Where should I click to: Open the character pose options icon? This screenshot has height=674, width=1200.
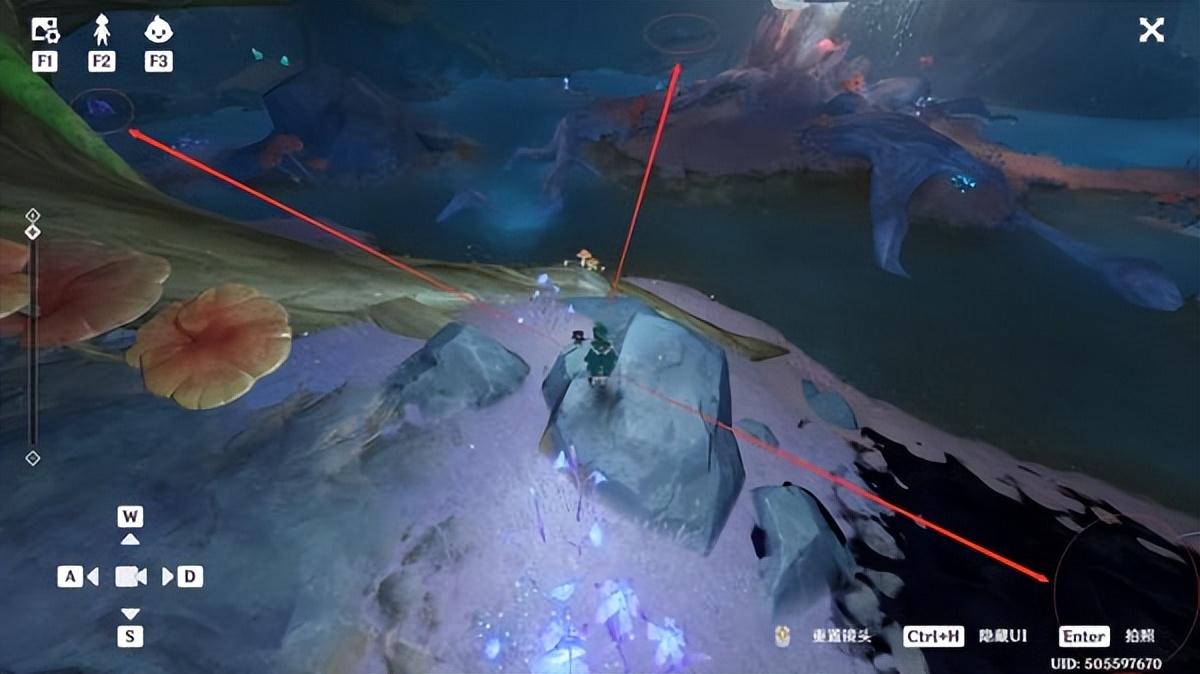point(101,30)
